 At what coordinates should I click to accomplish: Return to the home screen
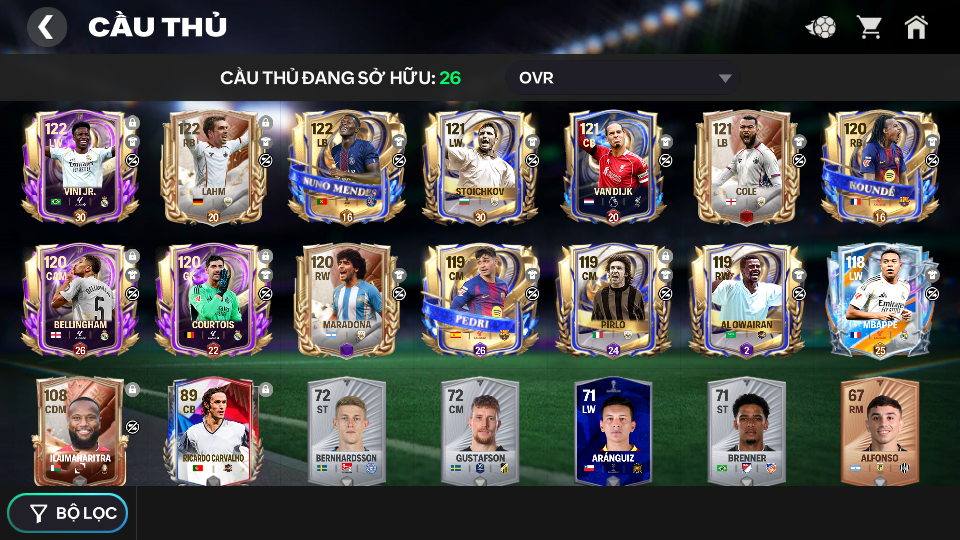(x=916, y=27)
